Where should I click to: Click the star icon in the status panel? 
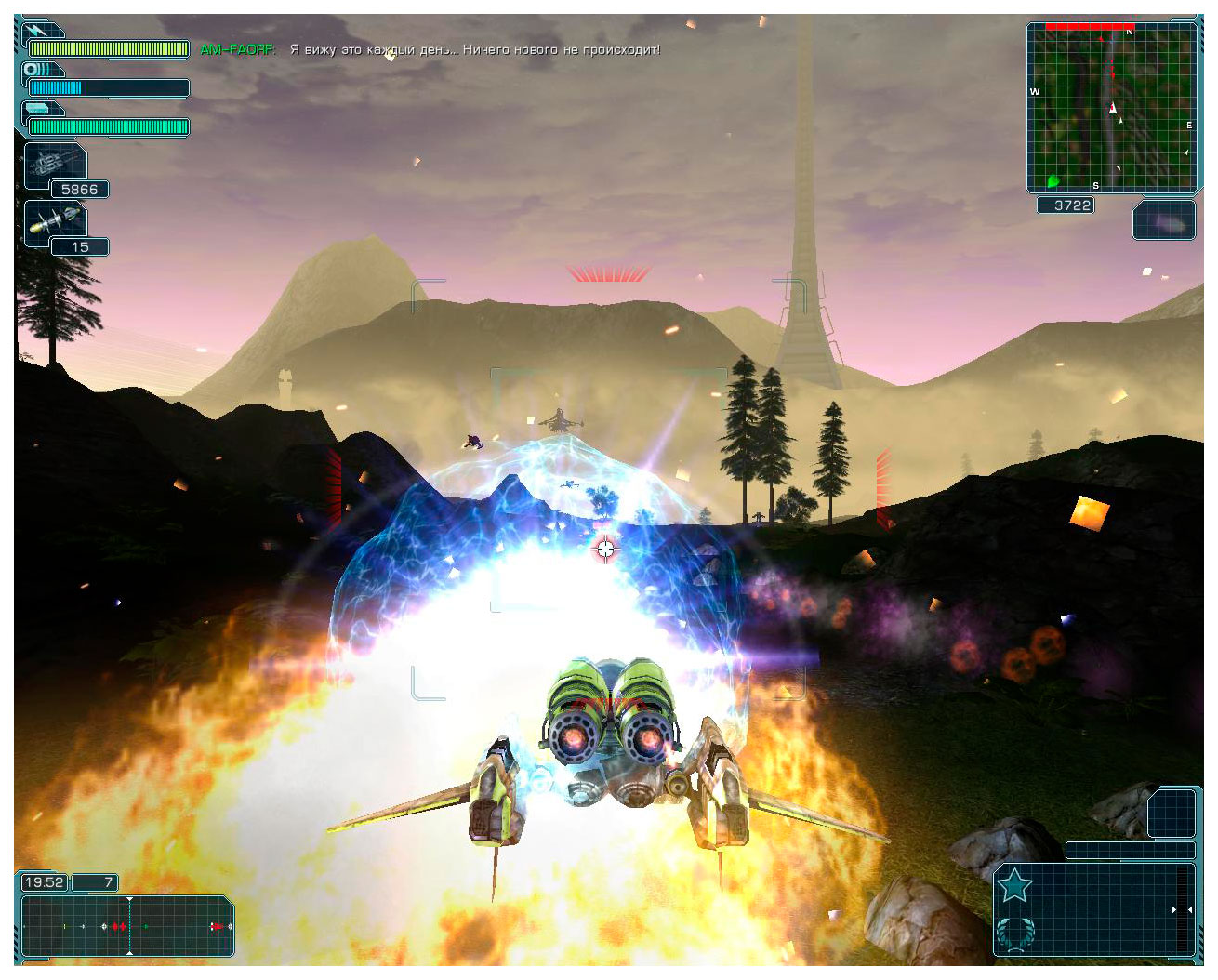click(1013, 886)
